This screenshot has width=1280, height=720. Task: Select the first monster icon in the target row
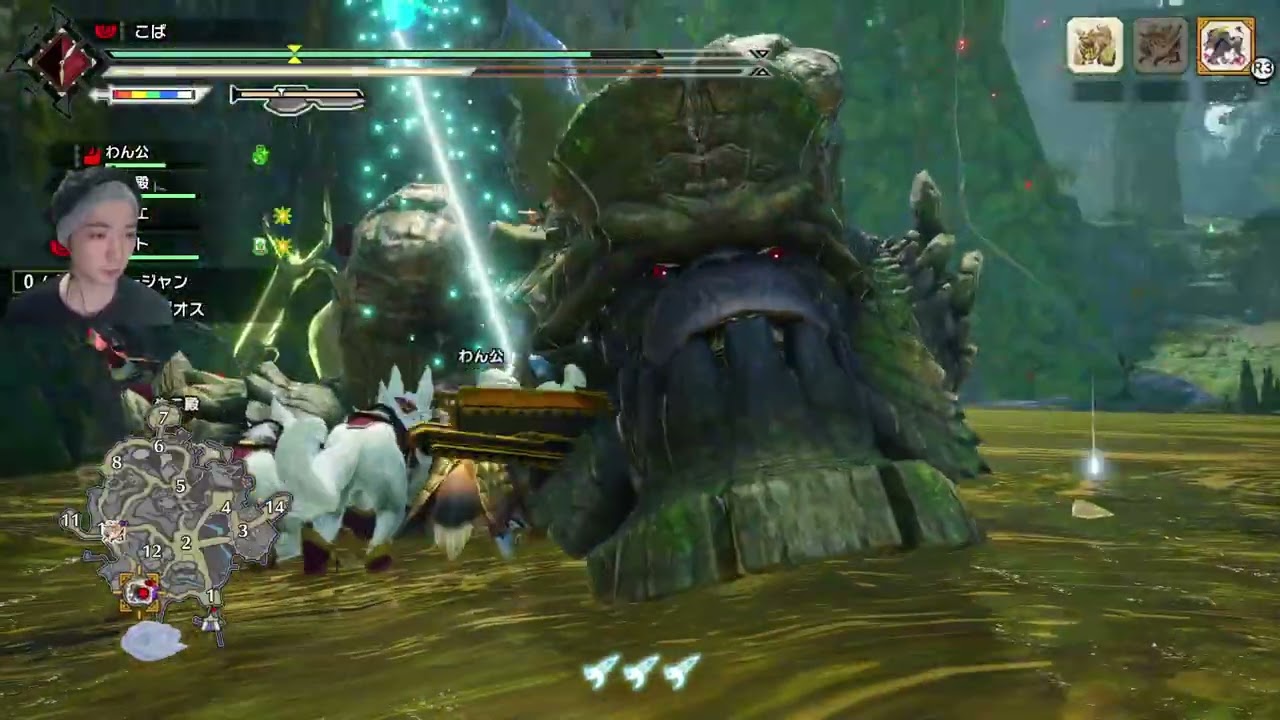click(x=1095, y=46)
